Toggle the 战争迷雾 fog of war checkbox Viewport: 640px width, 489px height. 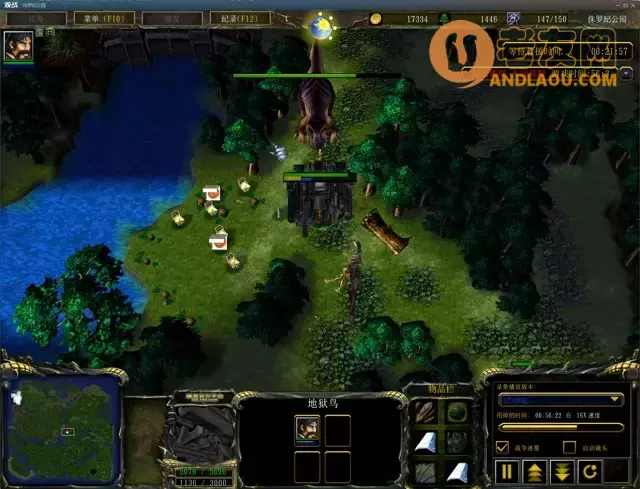(503, 447)
